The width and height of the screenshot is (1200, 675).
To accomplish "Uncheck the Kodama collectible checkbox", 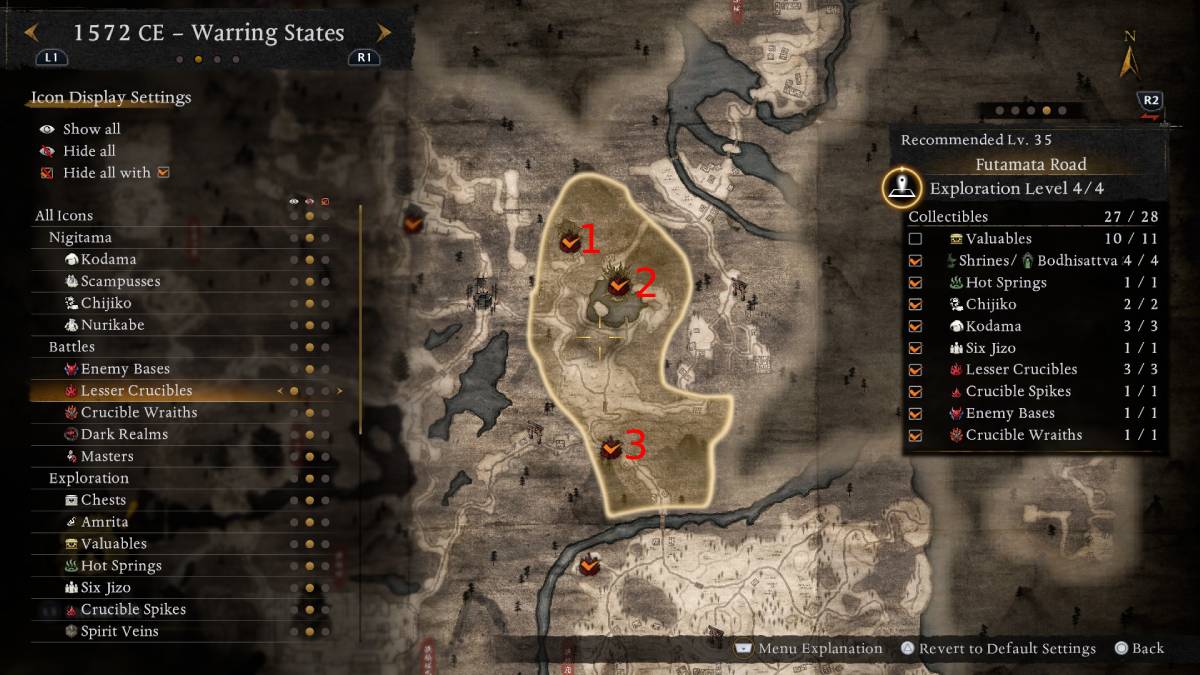I will (915, 327).
